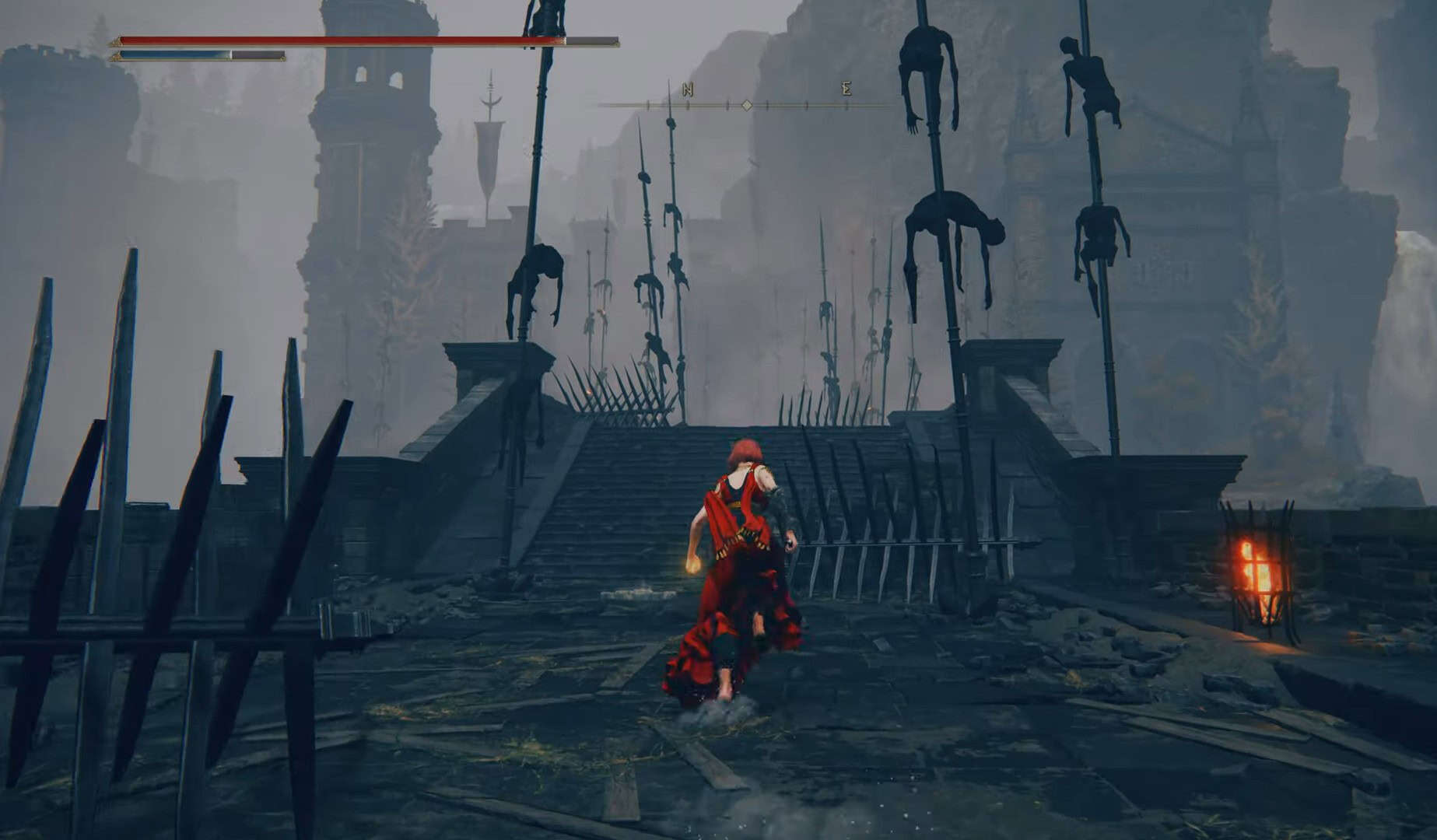The width and height of the screenshot is (1437, 840).
Task: Click the compass bar showing N and E
Action: click(x=747, y=103)
